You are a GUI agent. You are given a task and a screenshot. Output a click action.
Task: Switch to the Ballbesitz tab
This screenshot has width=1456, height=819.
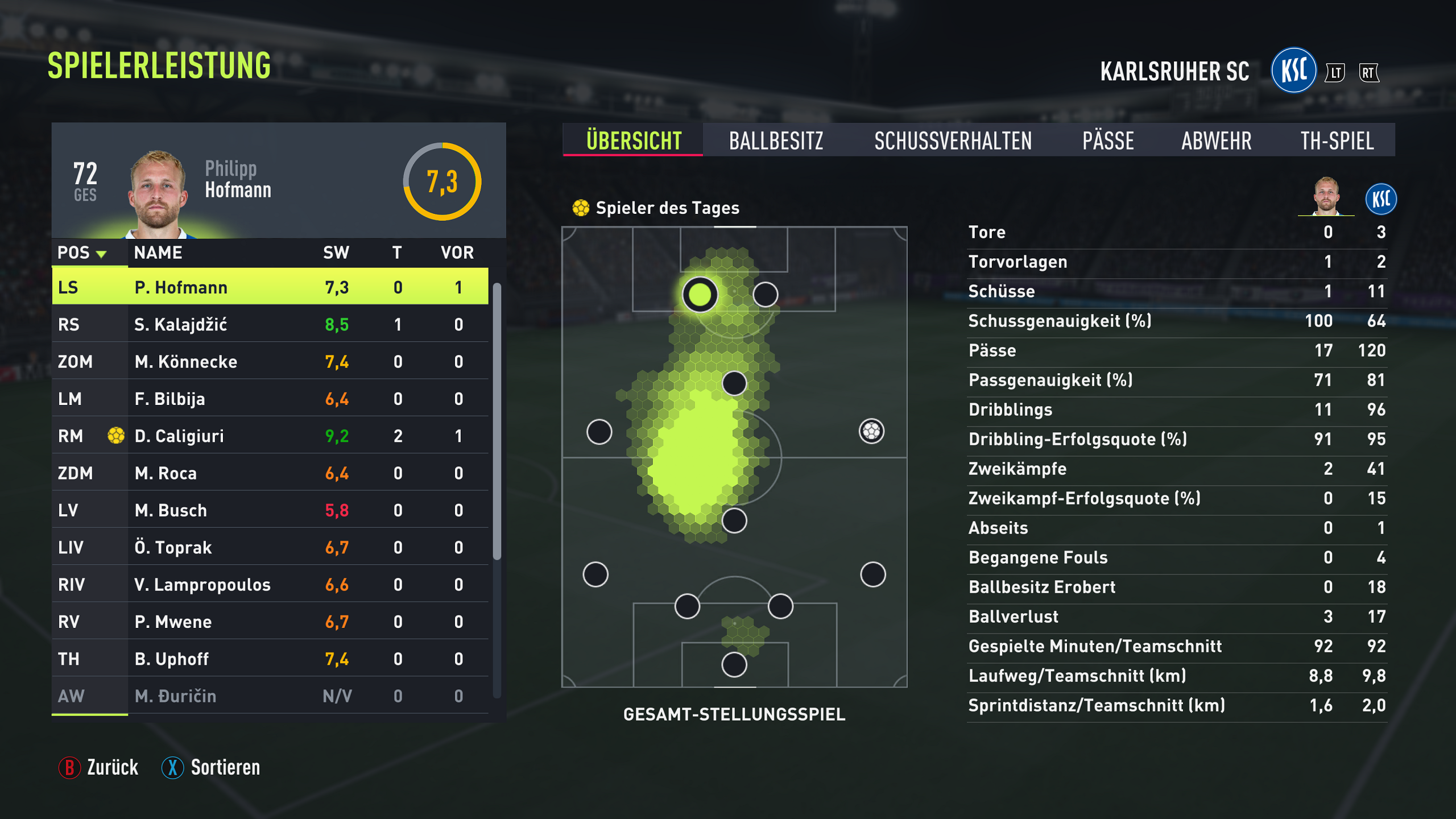point(776,140)
